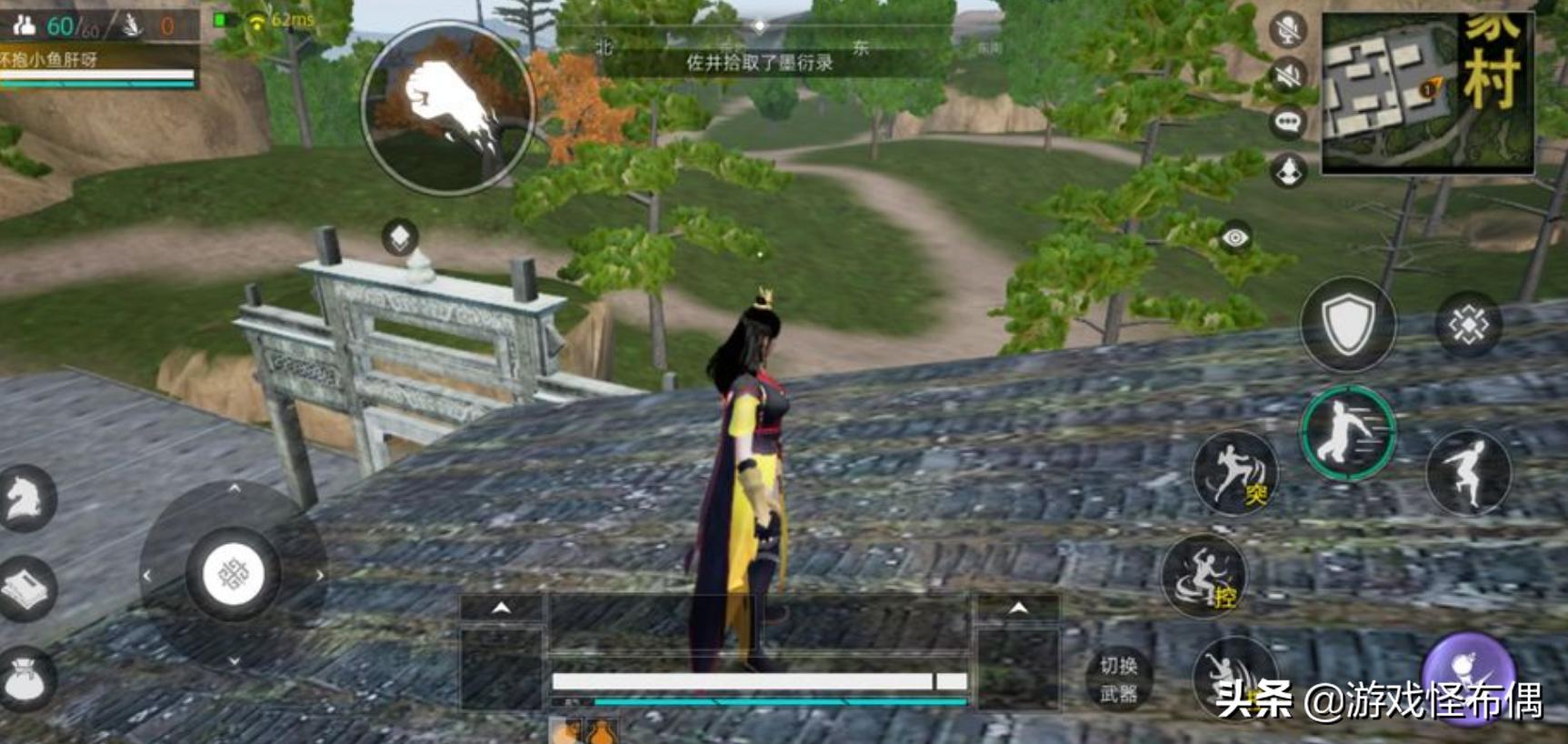Open the village minimap
This screenshot has height=744, width=1568.
point(1427,93)
